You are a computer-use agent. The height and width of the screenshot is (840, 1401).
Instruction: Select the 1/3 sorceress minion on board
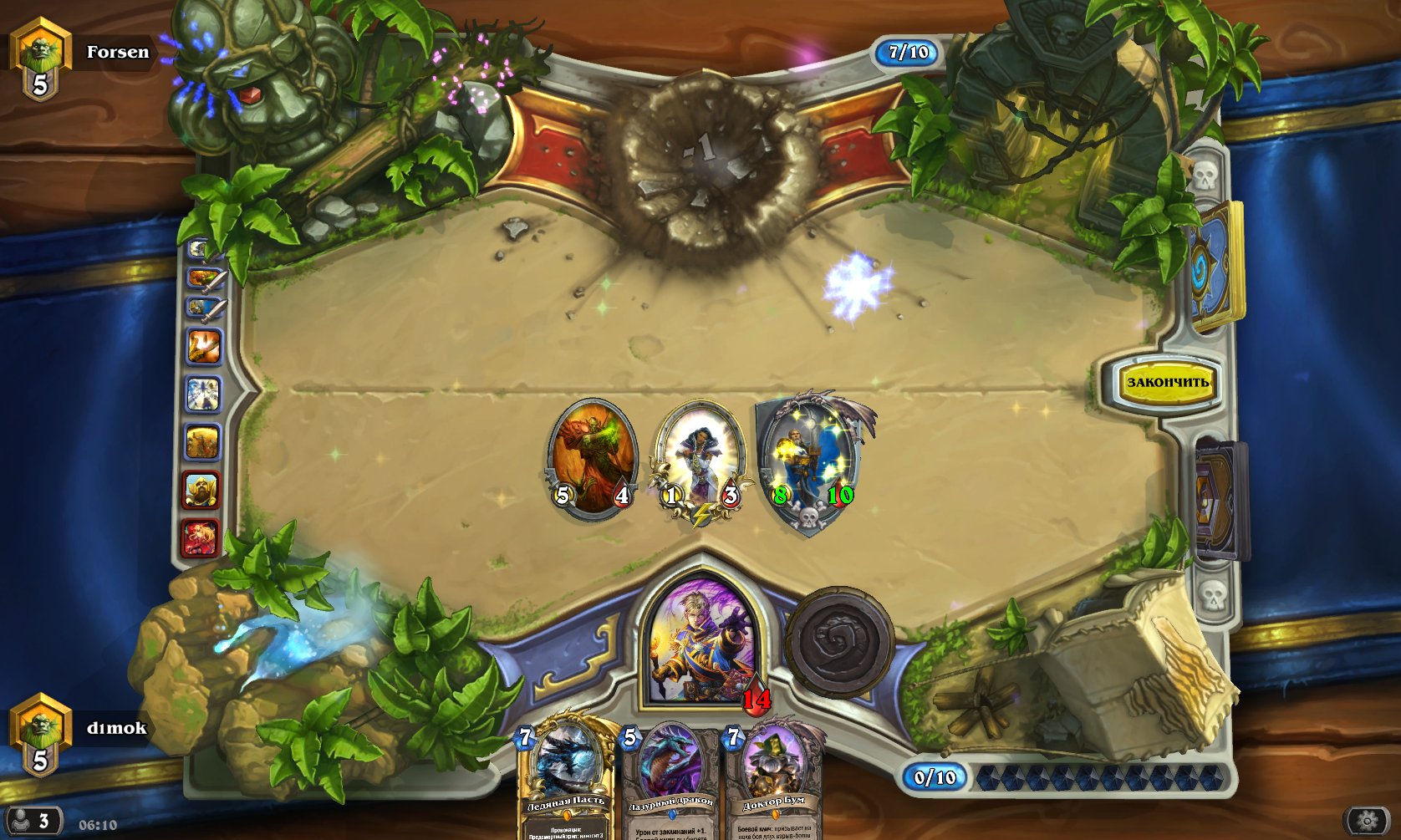[x=700, y=460]
